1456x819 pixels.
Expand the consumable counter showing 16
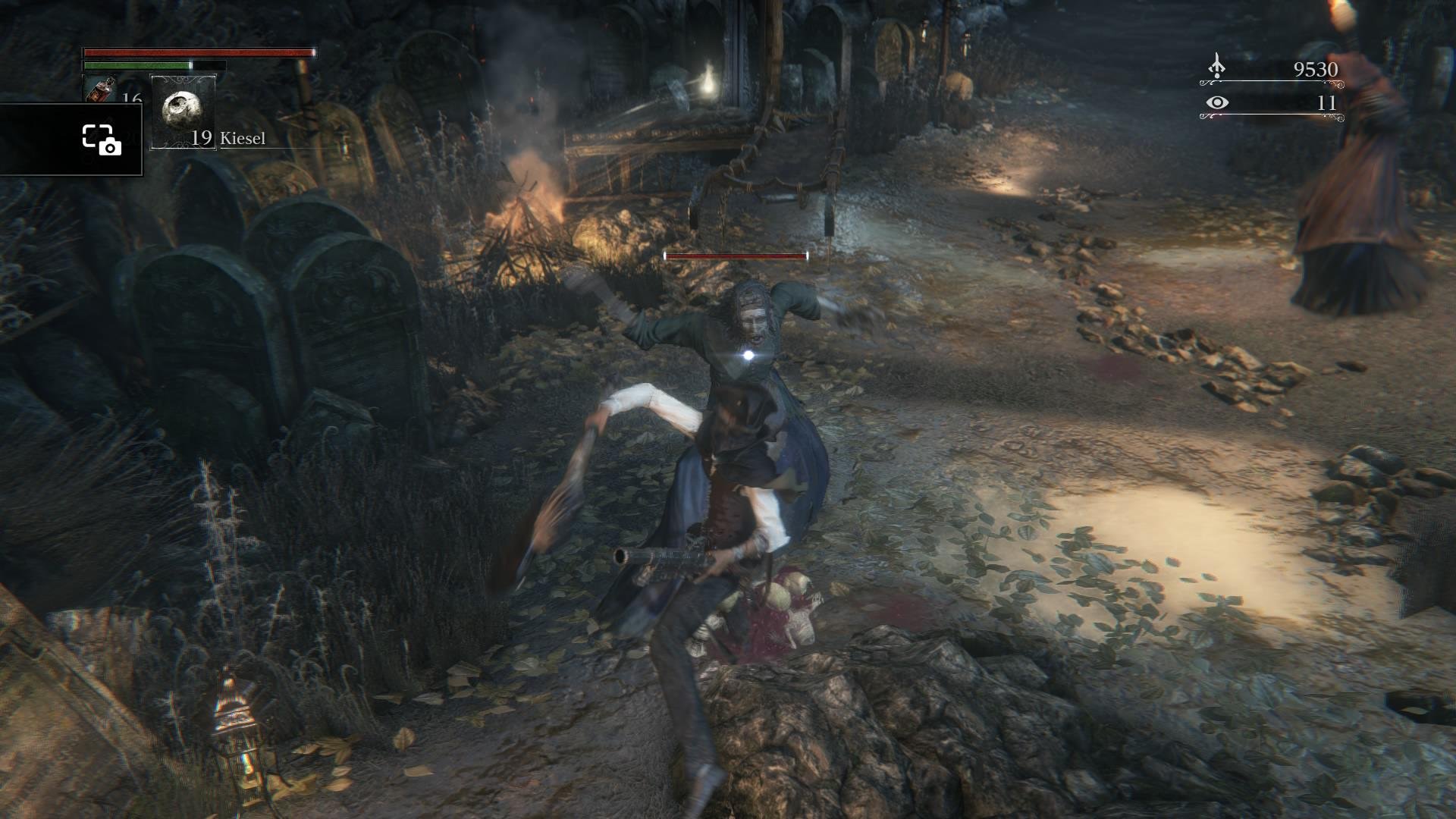[130, 97]
